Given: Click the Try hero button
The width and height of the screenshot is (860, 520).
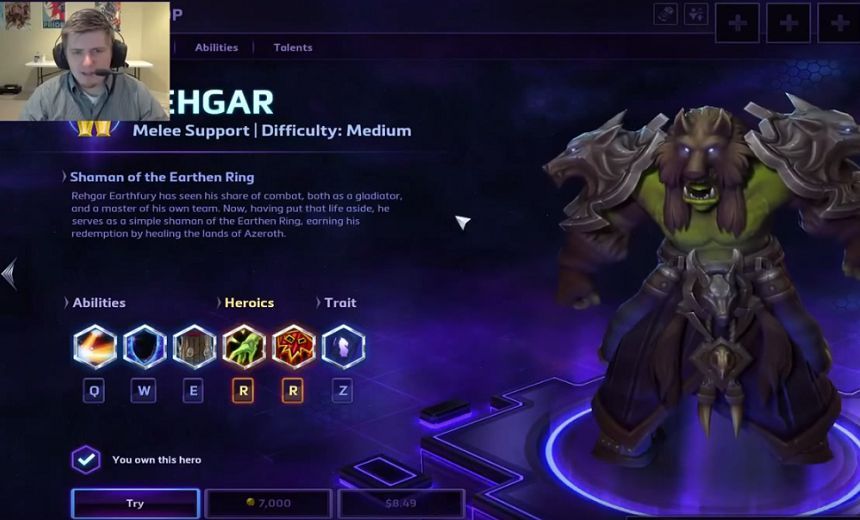Looking at the screenshot, I should click(135, 503).
